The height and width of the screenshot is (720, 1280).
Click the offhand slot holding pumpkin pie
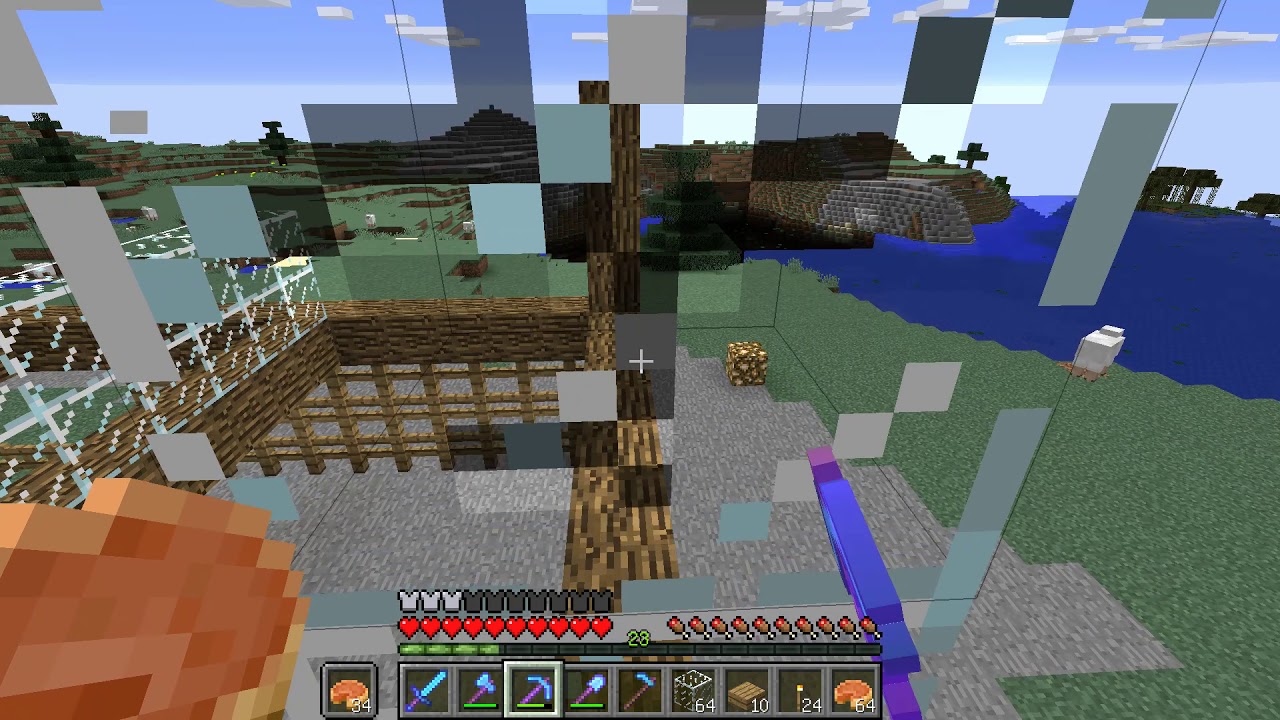(350, 688)
